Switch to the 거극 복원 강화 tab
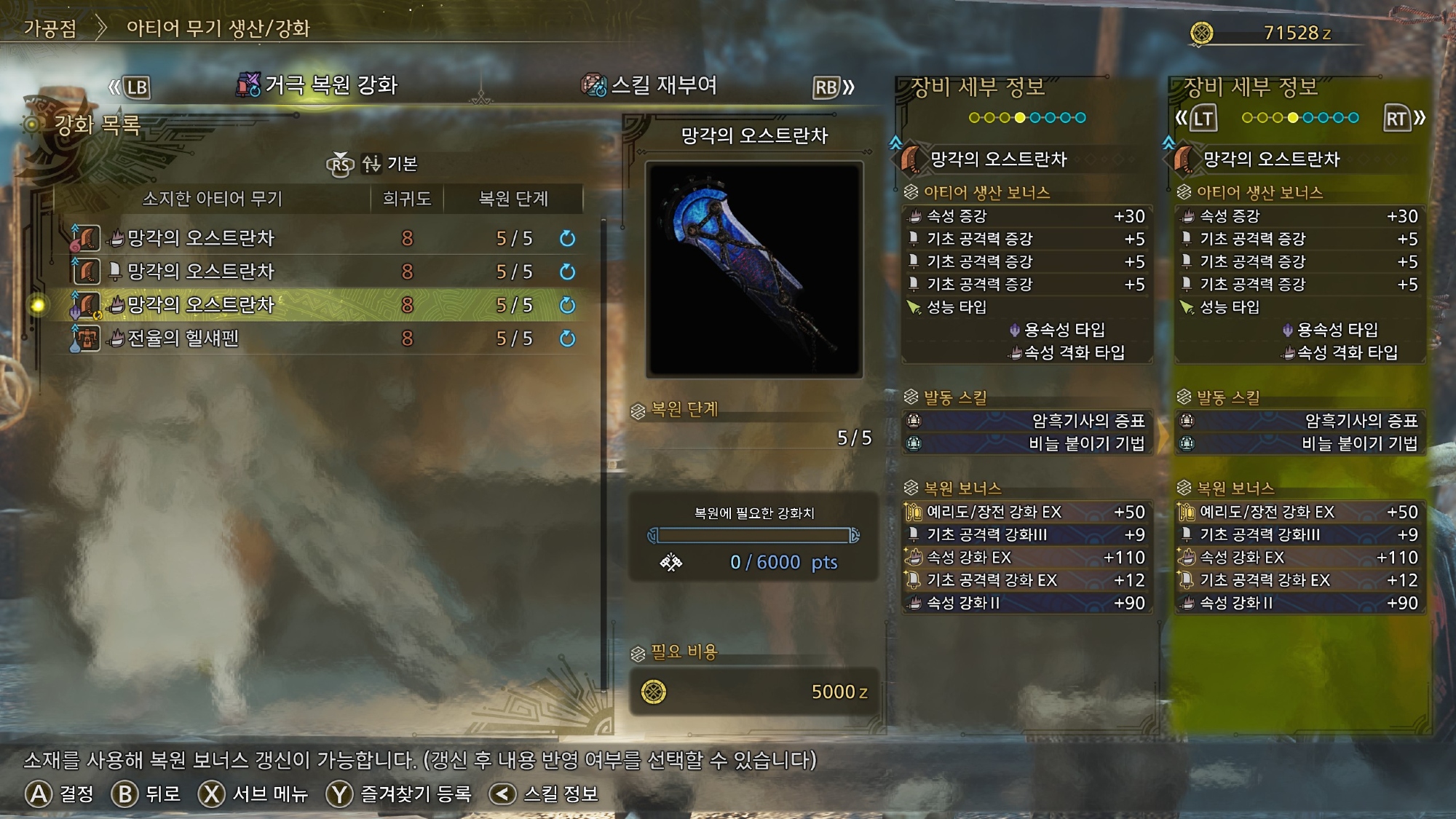The height and width of the screenshot is (819, 1456). tap(318, 86)
